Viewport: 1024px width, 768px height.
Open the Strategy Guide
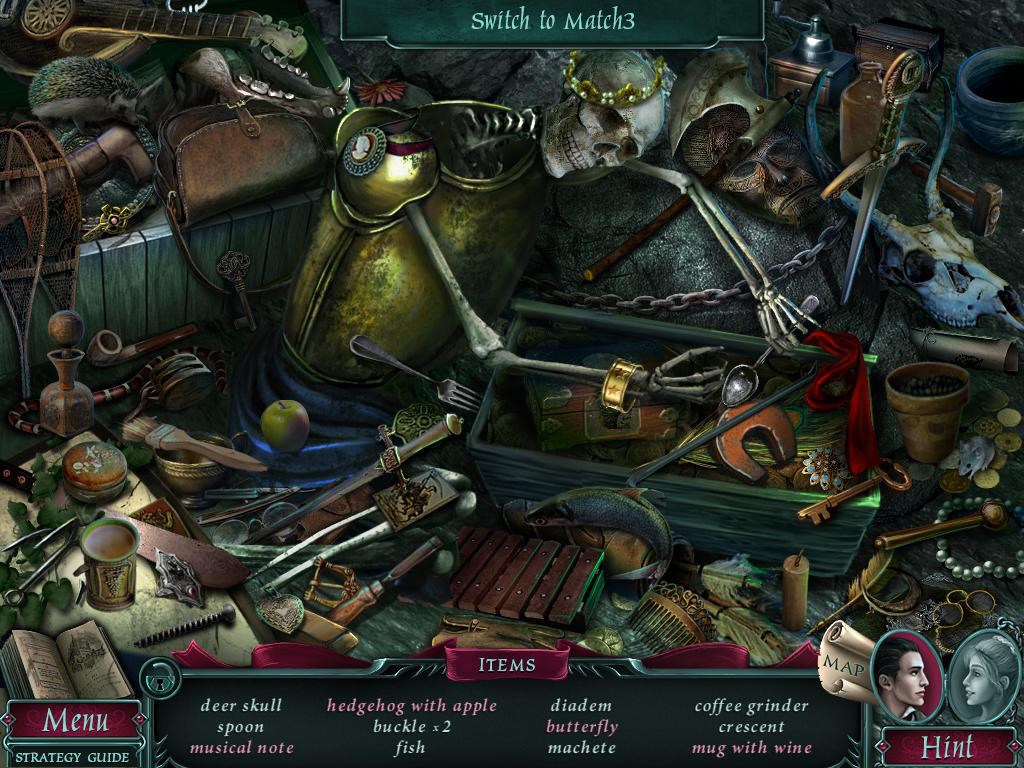72,757
